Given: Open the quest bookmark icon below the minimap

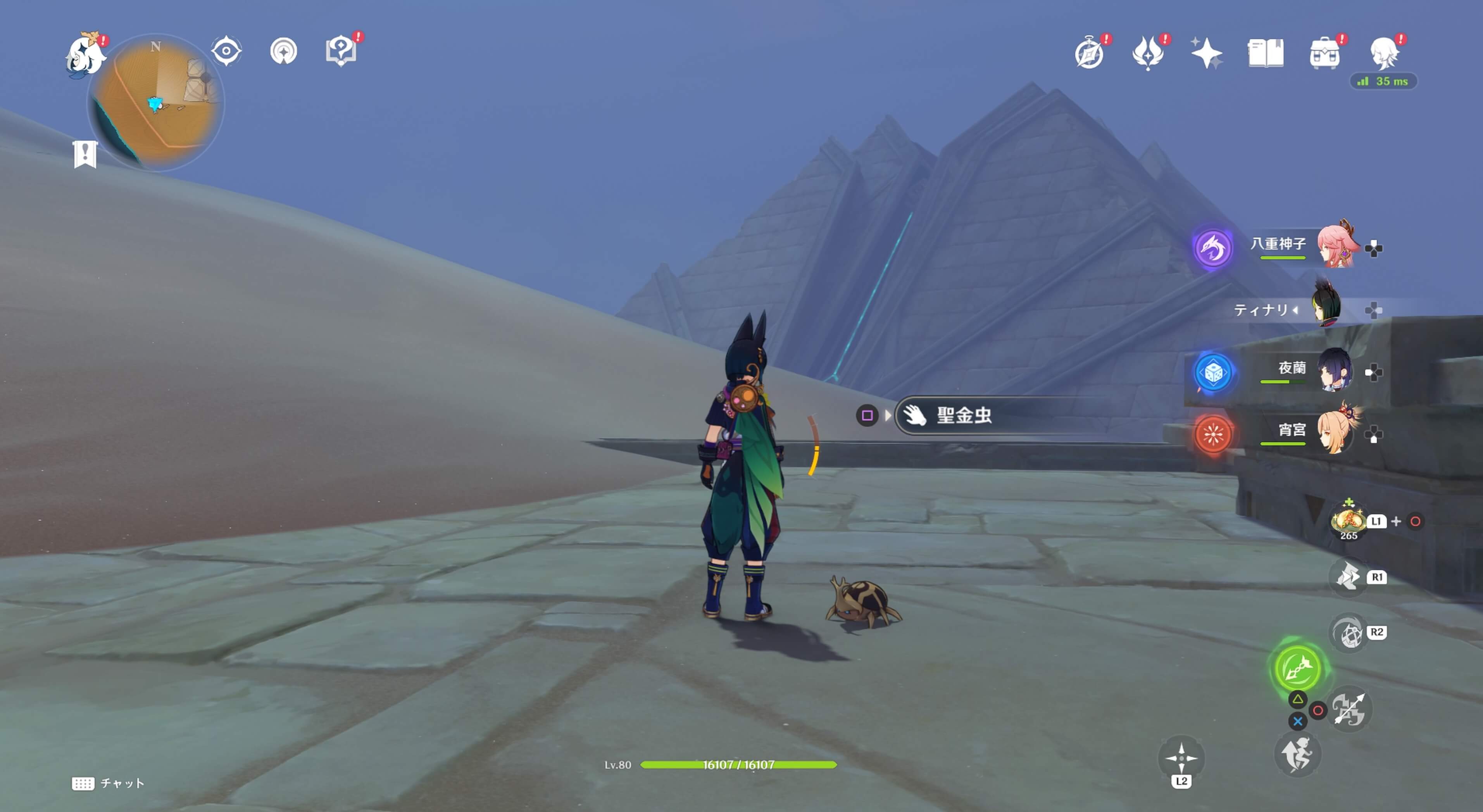Looking at the screenshot, I should coord(85,153).
